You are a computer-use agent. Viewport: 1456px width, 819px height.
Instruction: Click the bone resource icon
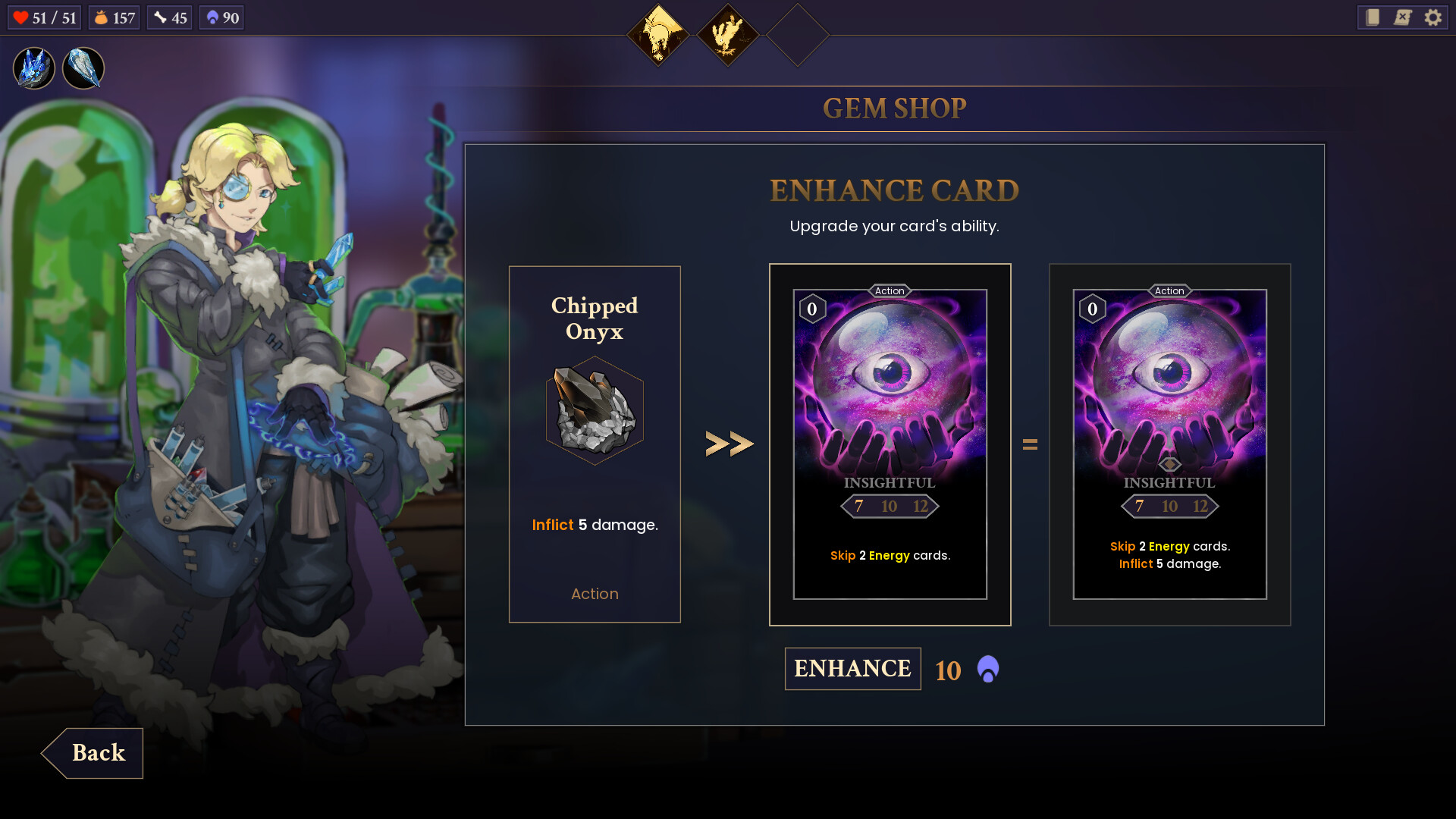tap(158, 17)
